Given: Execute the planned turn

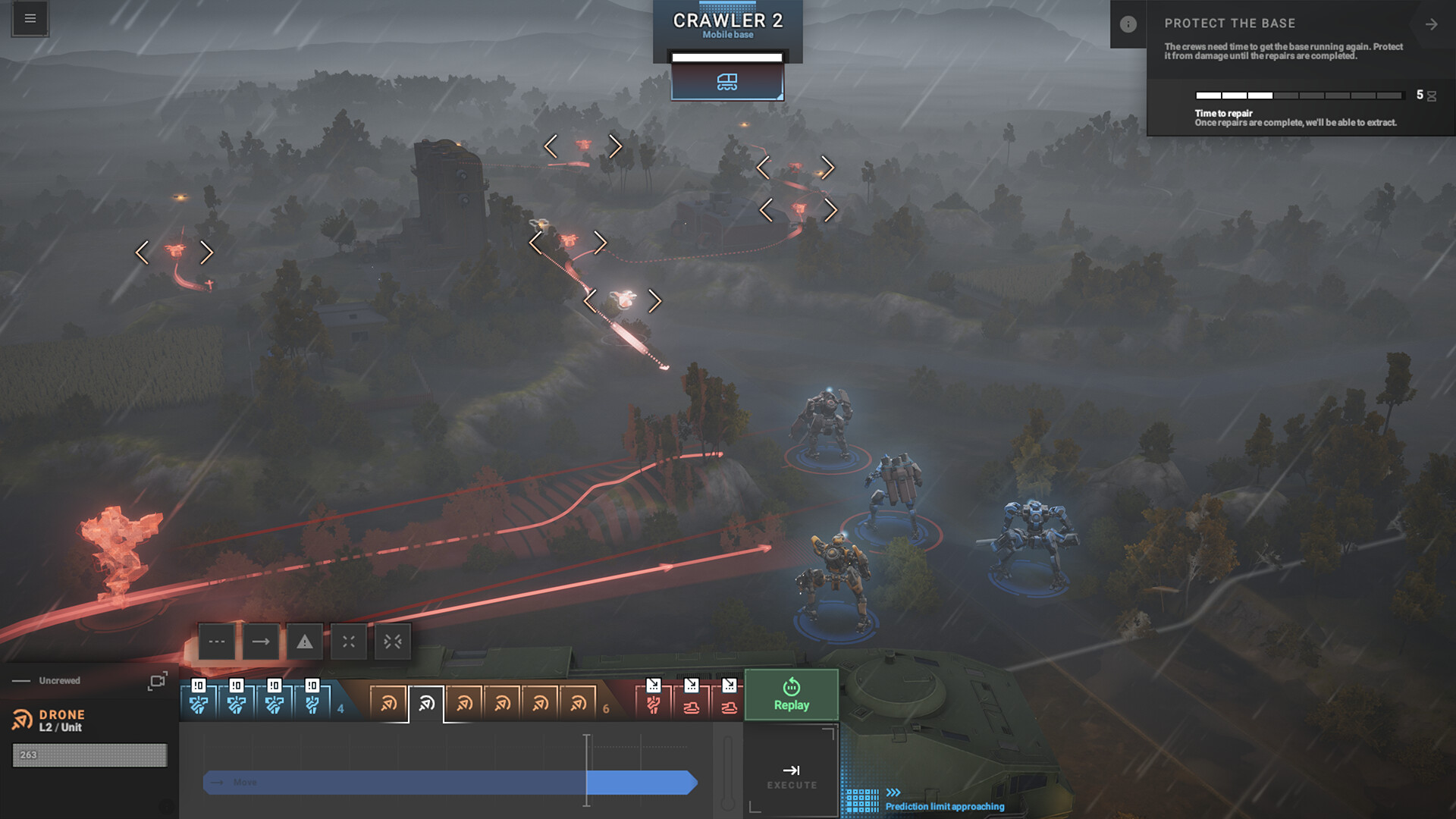Looking at the screenshot, I should pyautogui.click(x=791, y=776).
